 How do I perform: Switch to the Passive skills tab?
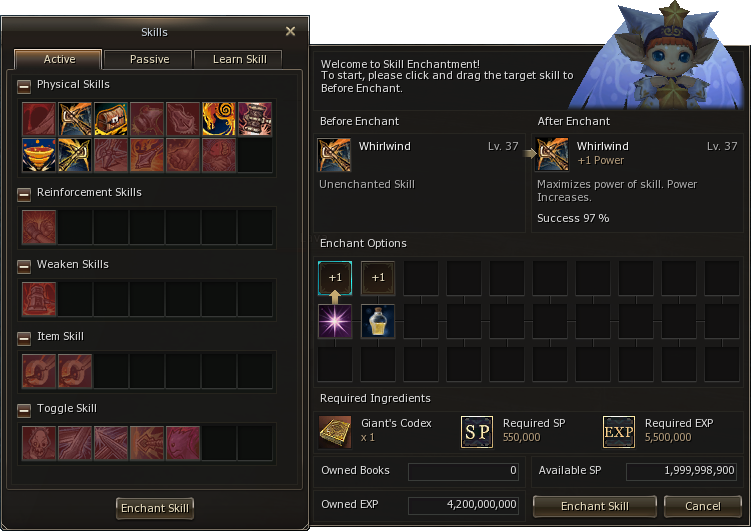pyautogui.click(x=148, y=59)
